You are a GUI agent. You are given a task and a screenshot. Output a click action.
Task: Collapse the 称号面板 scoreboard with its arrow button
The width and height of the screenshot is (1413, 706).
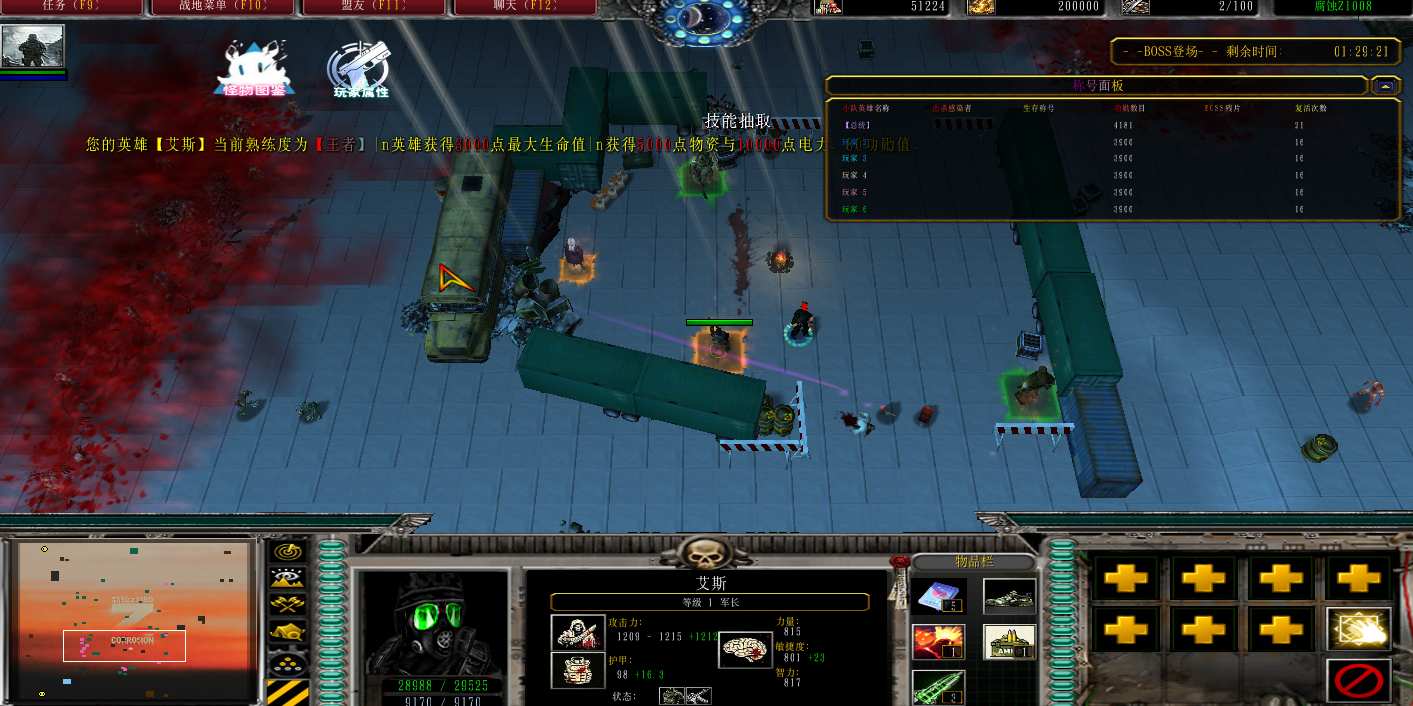[1385, 86]
